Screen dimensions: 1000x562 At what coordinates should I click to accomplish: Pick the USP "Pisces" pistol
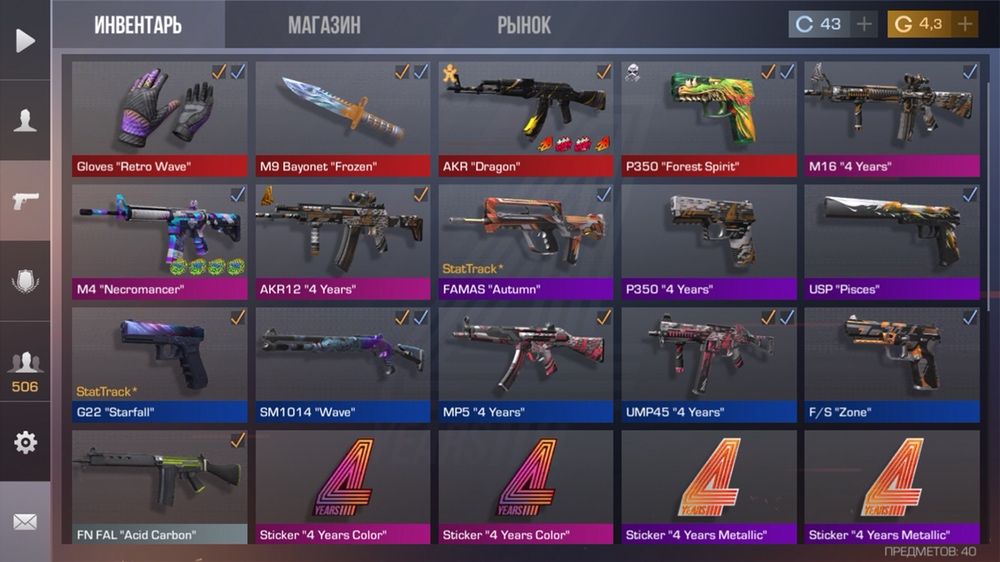tap(892, 241)
